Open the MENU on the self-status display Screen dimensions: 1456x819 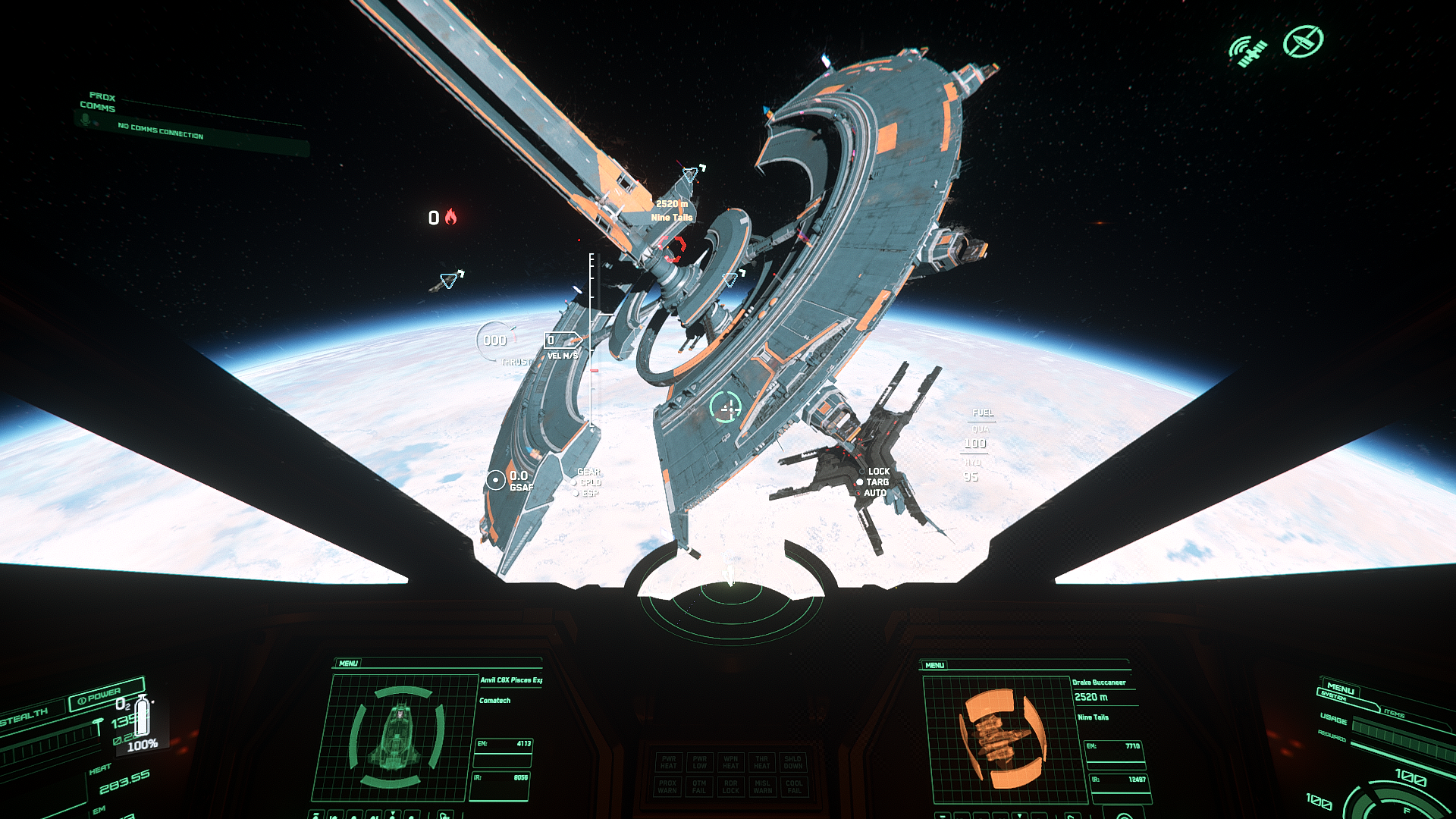[348, 664]
